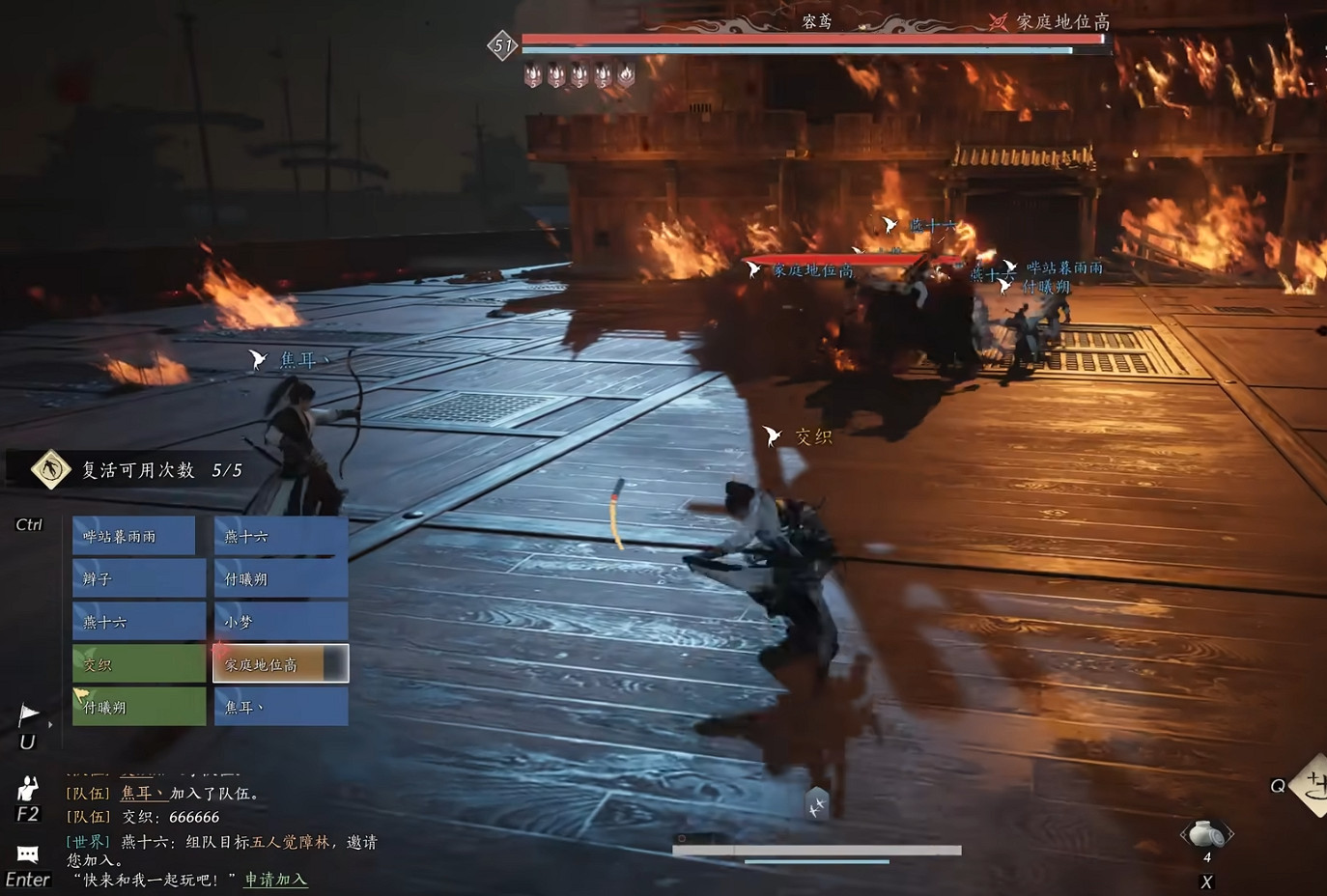Click the 队伍 chat channel tag

[x=88, y=794]
